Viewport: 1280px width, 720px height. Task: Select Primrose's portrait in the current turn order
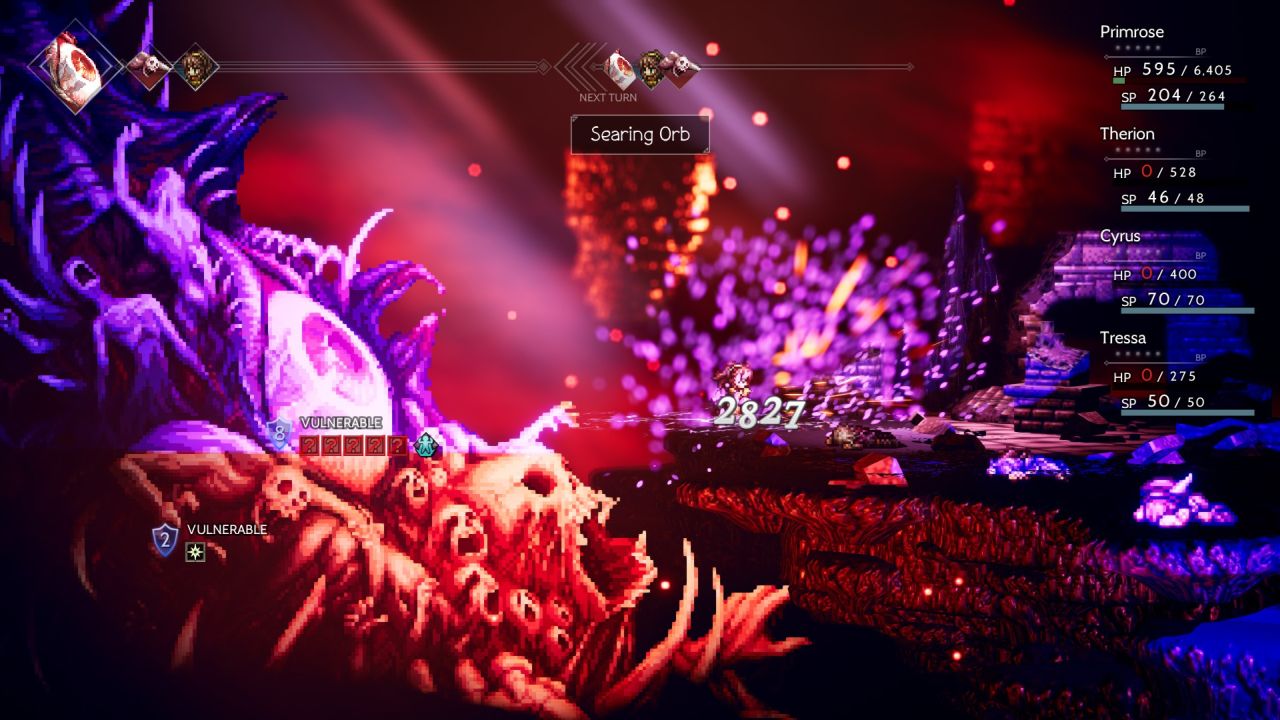coord(195,67)
